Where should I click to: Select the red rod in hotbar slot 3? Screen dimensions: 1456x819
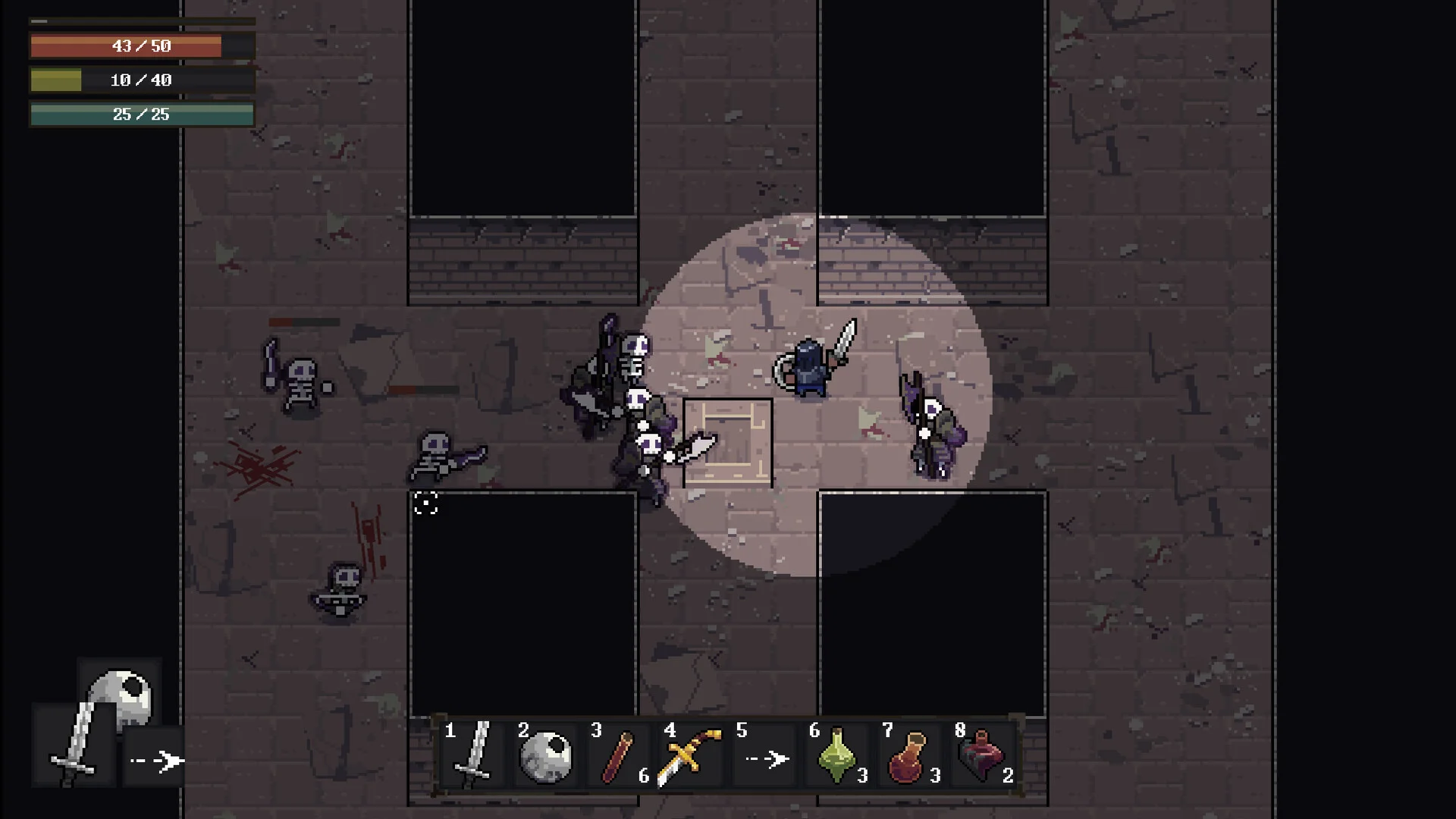coord(620,755)
